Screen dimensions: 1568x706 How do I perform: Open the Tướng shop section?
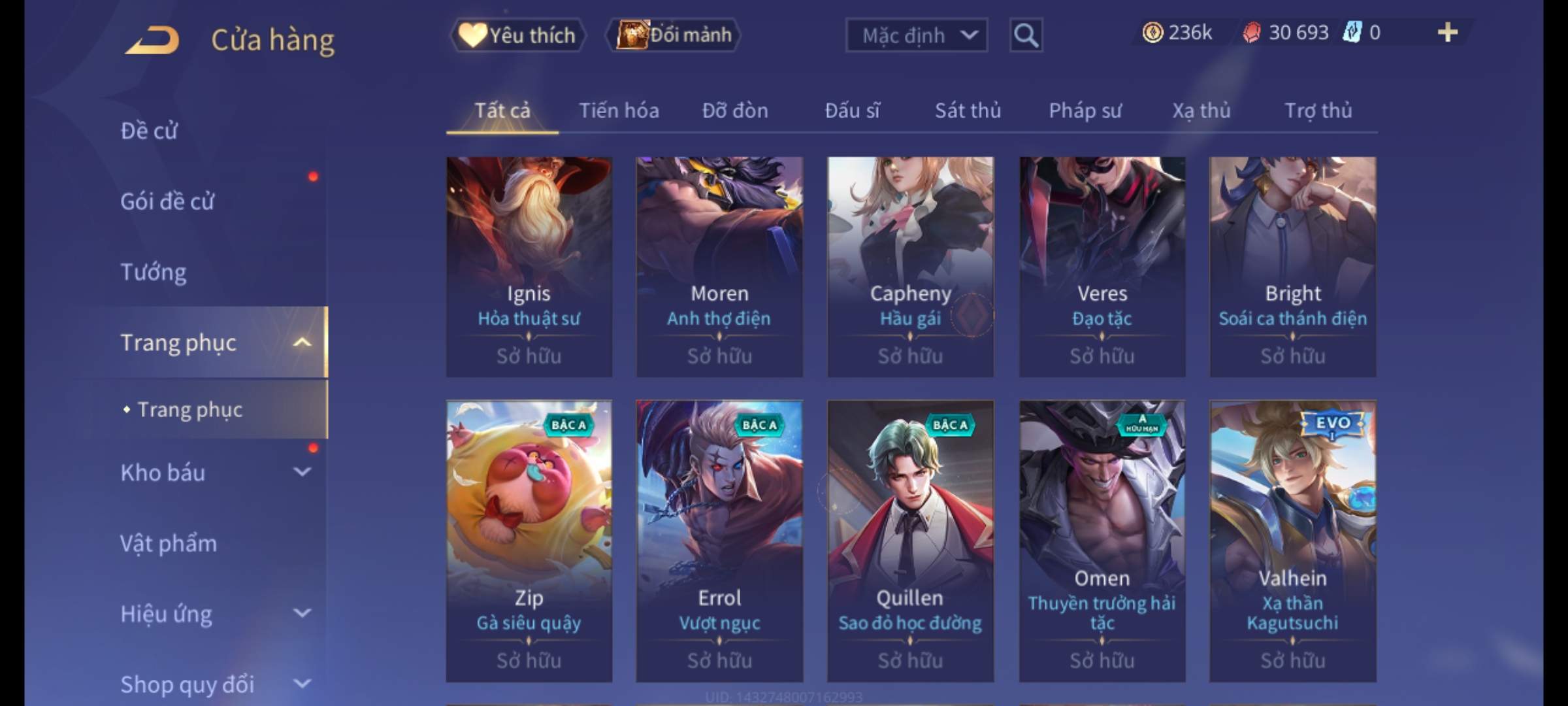(x=154, y=272)
